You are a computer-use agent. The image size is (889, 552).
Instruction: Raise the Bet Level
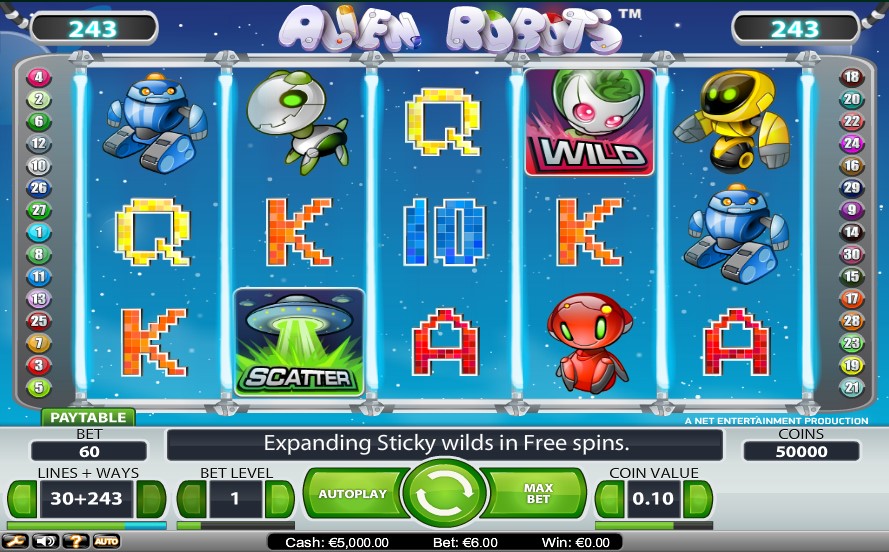279,498
